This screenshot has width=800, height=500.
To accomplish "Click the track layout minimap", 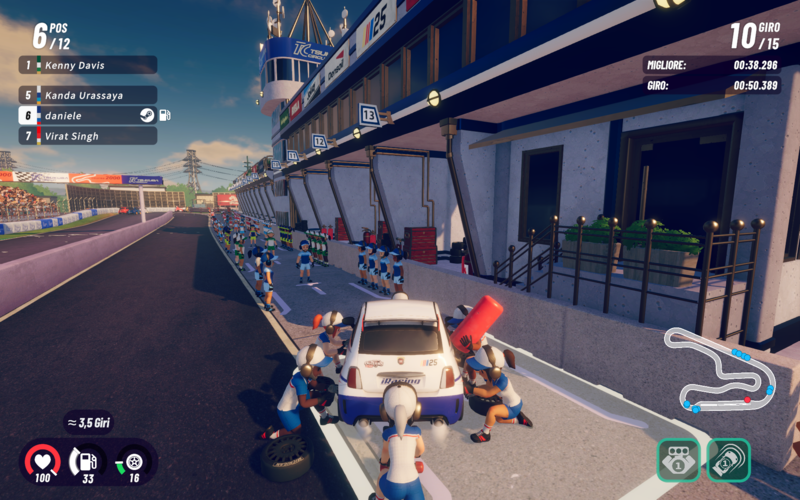I will (720, 370).
